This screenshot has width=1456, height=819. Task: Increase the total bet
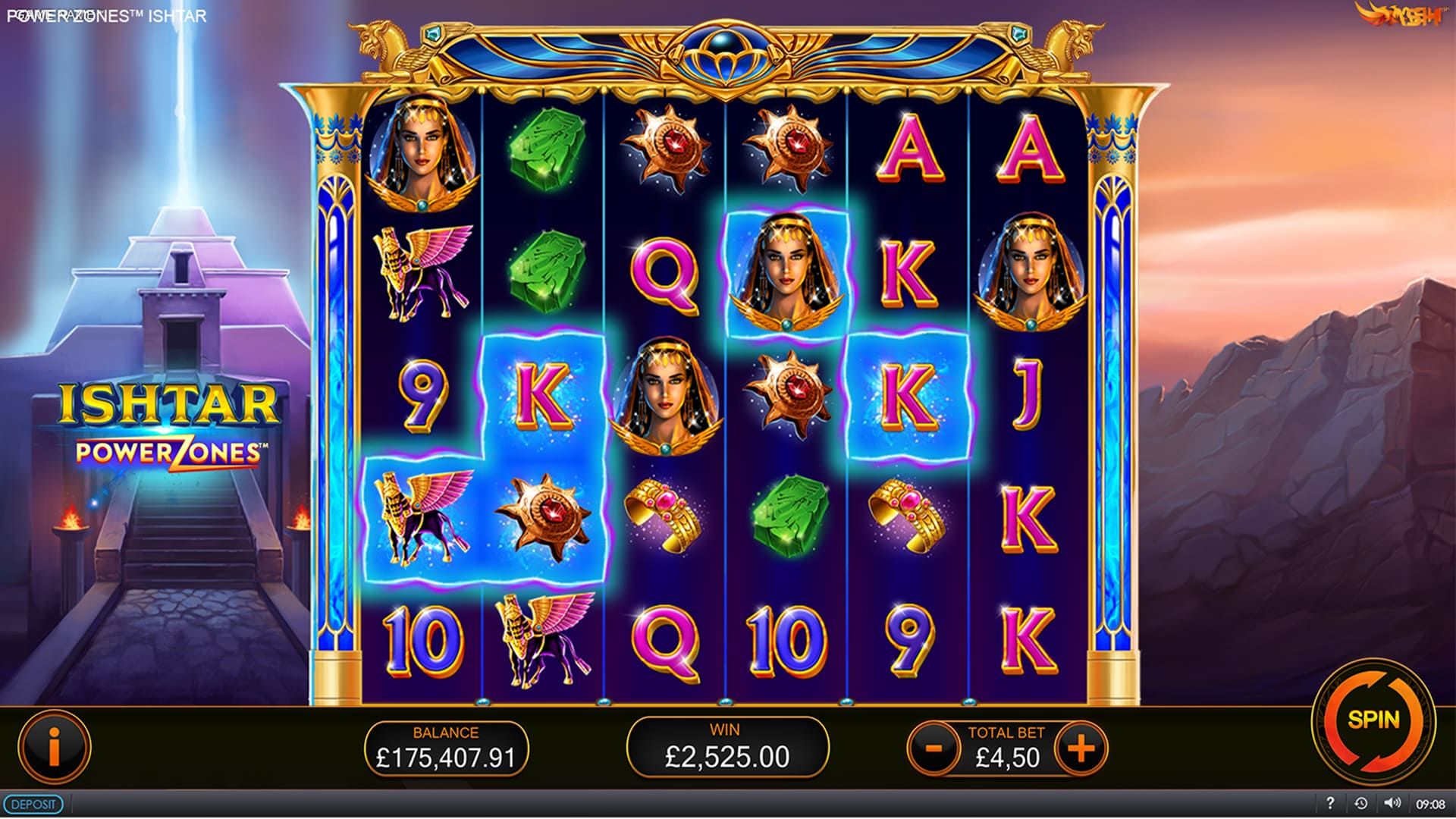[1081, 748]
